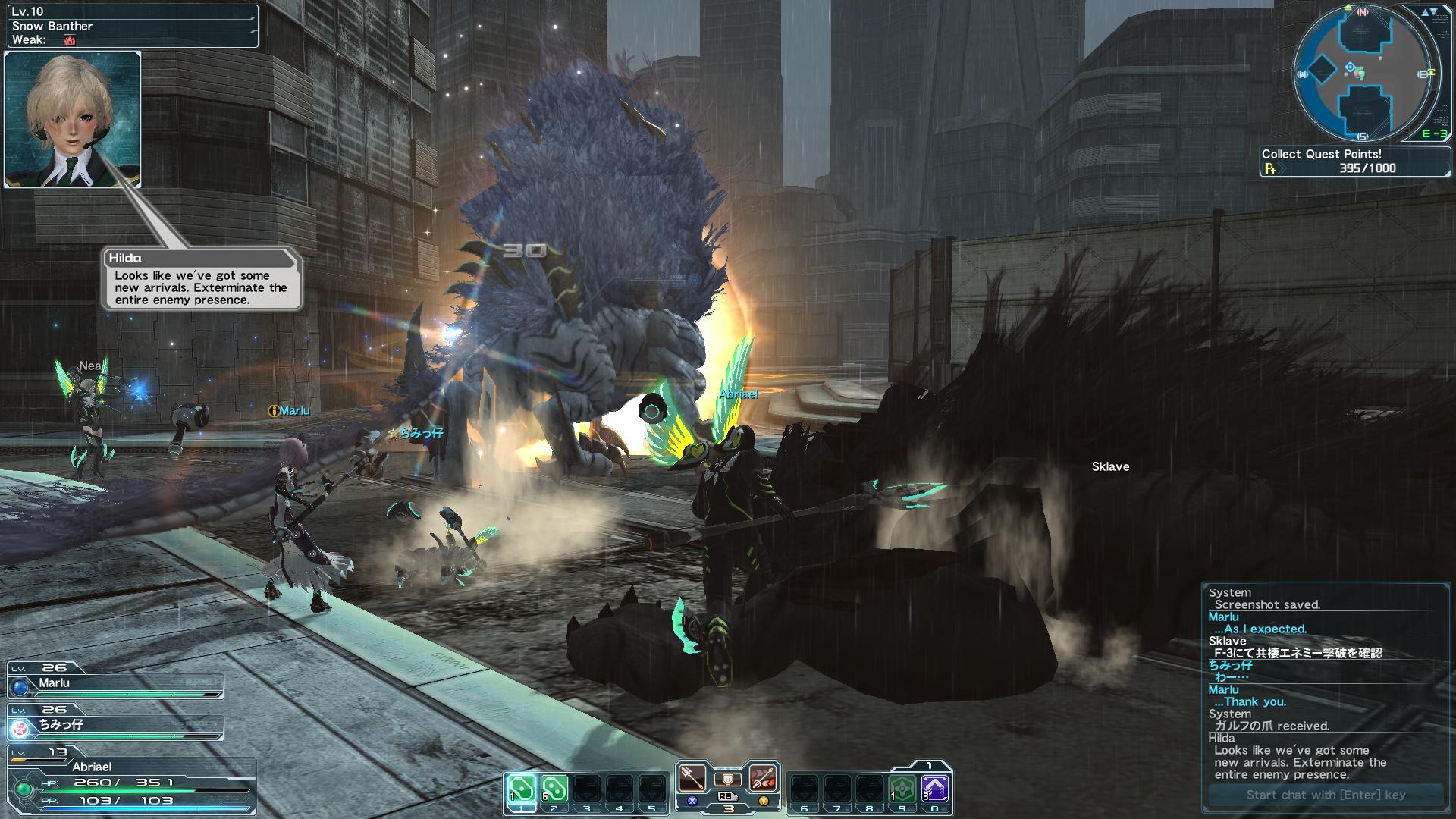This screenshot has width=1456, height=819.
Task: Click the Start chat with Enter key bar
Action: 1326,795
